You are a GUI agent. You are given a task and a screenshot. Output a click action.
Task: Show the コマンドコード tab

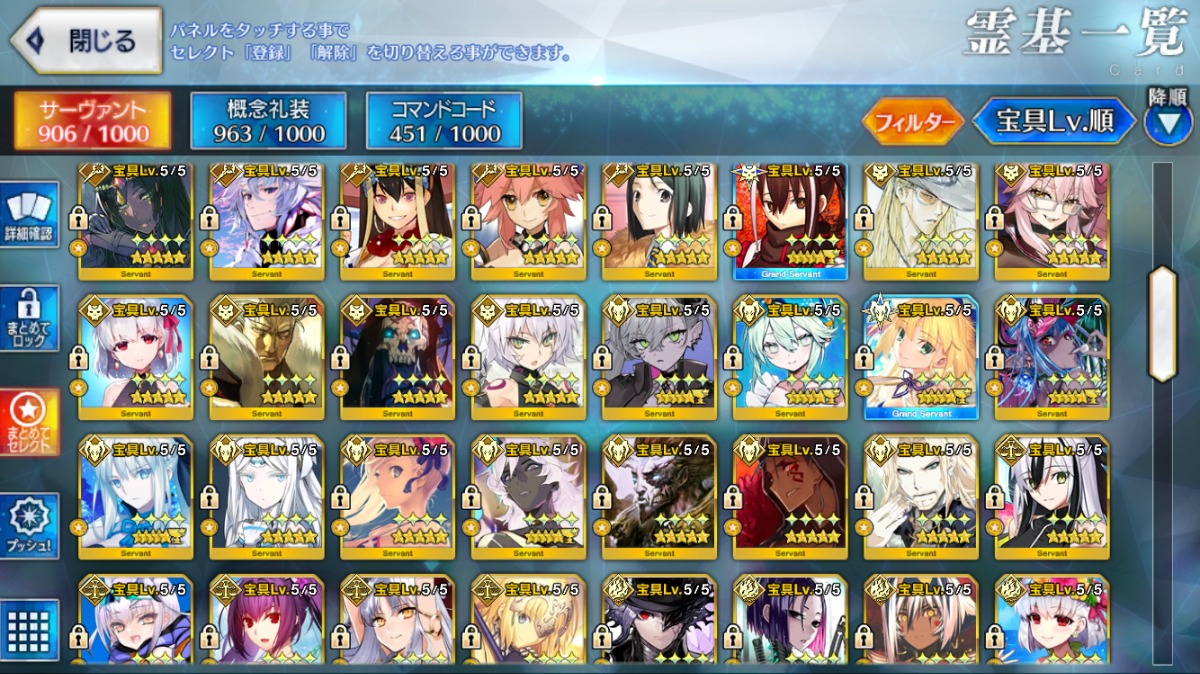[x=444, y=121]
